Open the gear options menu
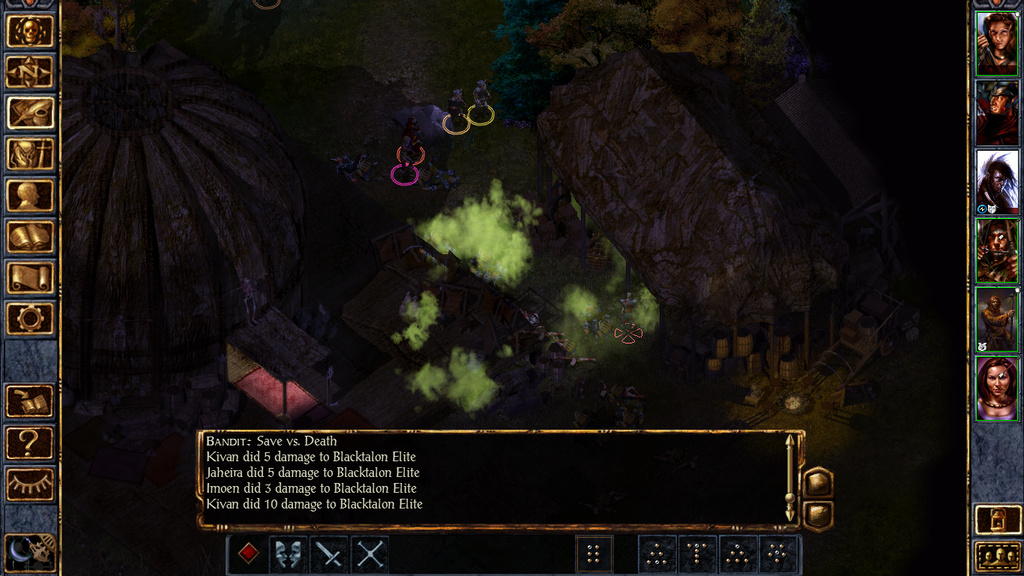This screenshot has width=1024, height=576. click(x=30, y=319)
